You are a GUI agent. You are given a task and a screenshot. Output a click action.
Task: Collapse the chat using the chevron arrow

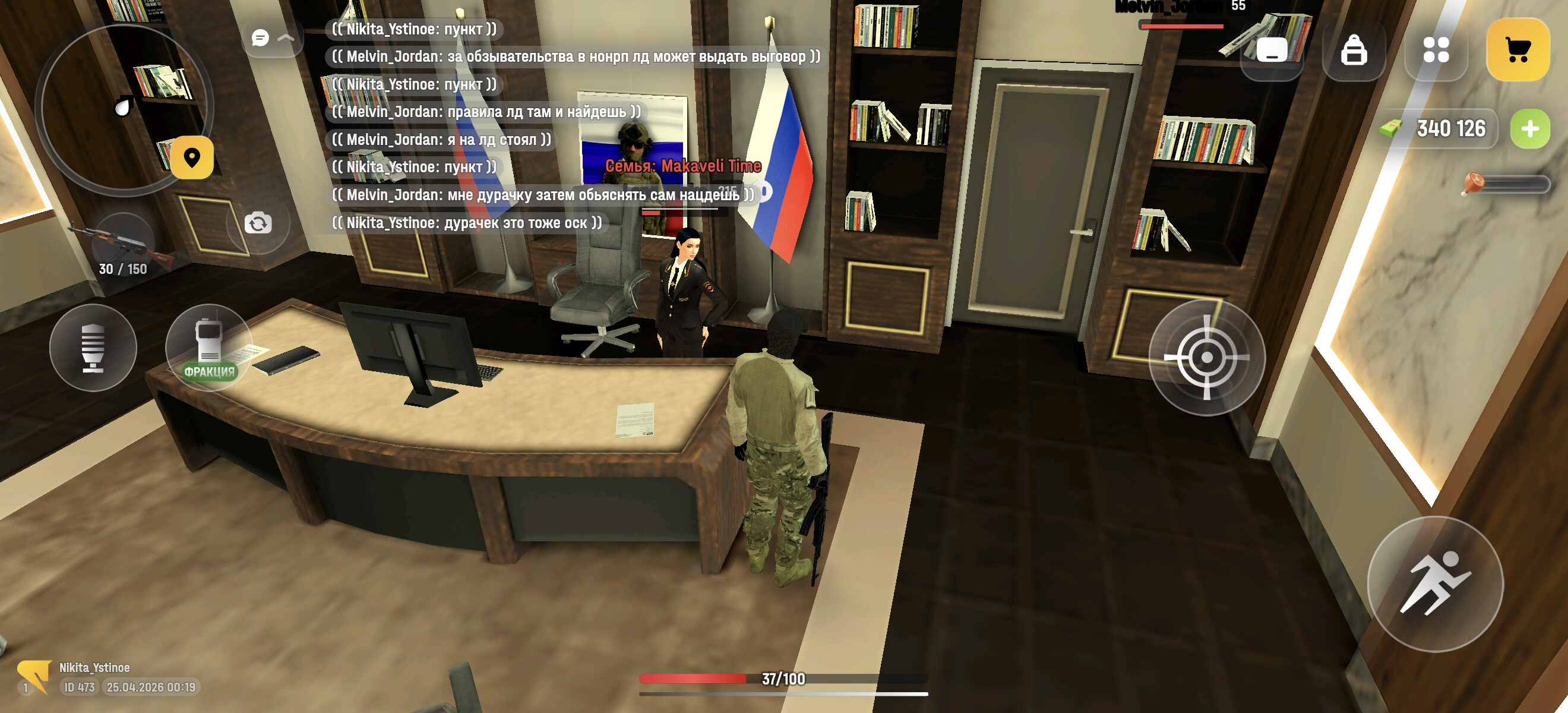[286, 38]
